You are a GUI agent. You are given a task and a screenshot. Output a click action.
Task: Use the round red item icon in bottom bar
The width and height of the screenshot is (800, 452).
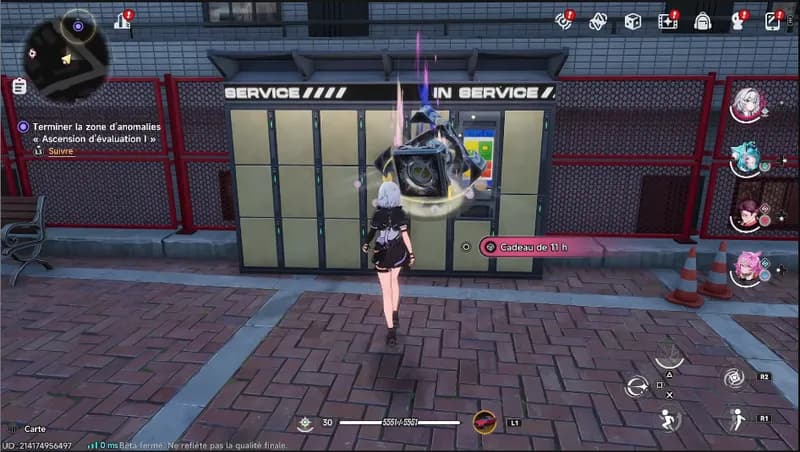(x=484, y=422)
